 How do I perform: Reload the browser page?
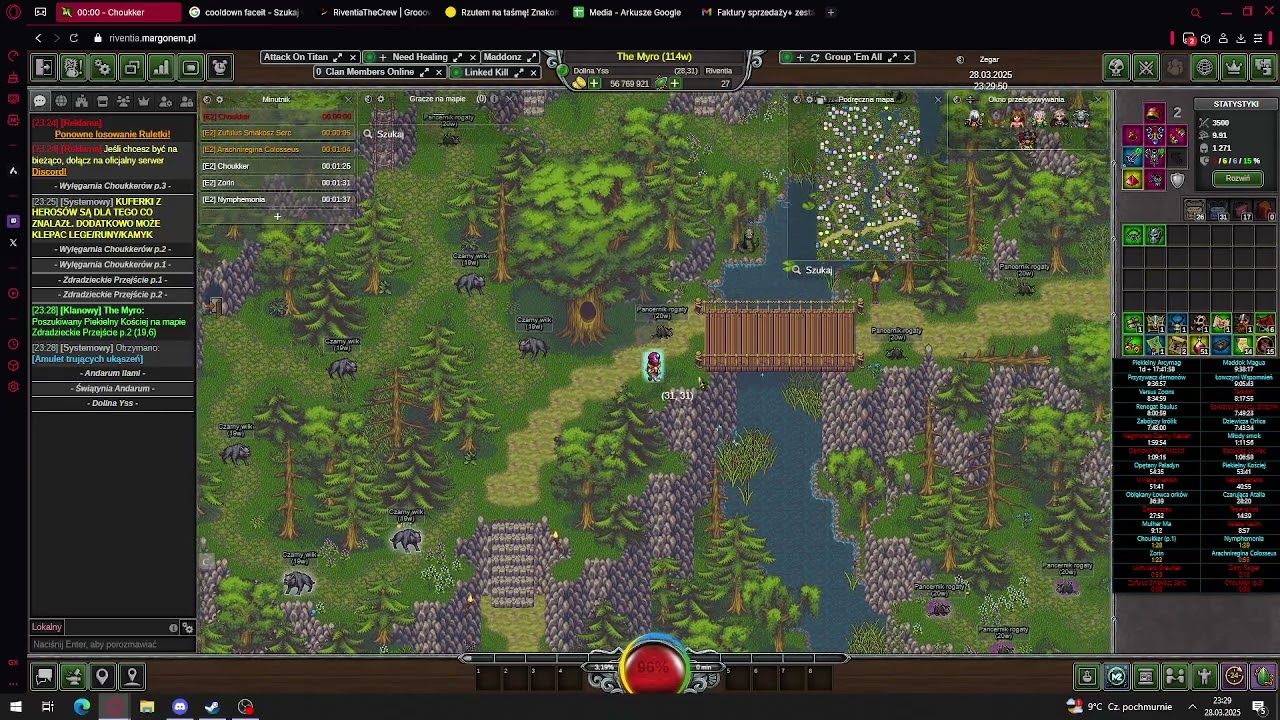click(x=73, y=38)
